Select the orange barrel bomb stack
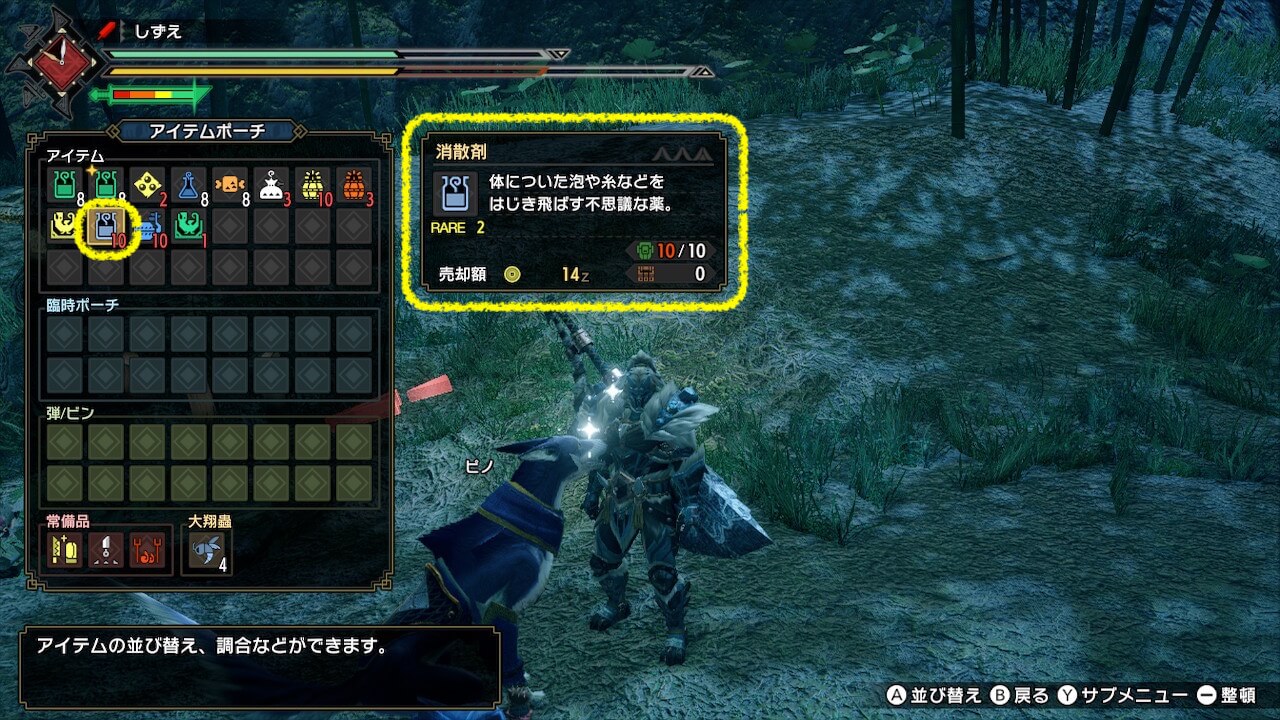Viewport: 1280px width, 720px height. [353, 185]
